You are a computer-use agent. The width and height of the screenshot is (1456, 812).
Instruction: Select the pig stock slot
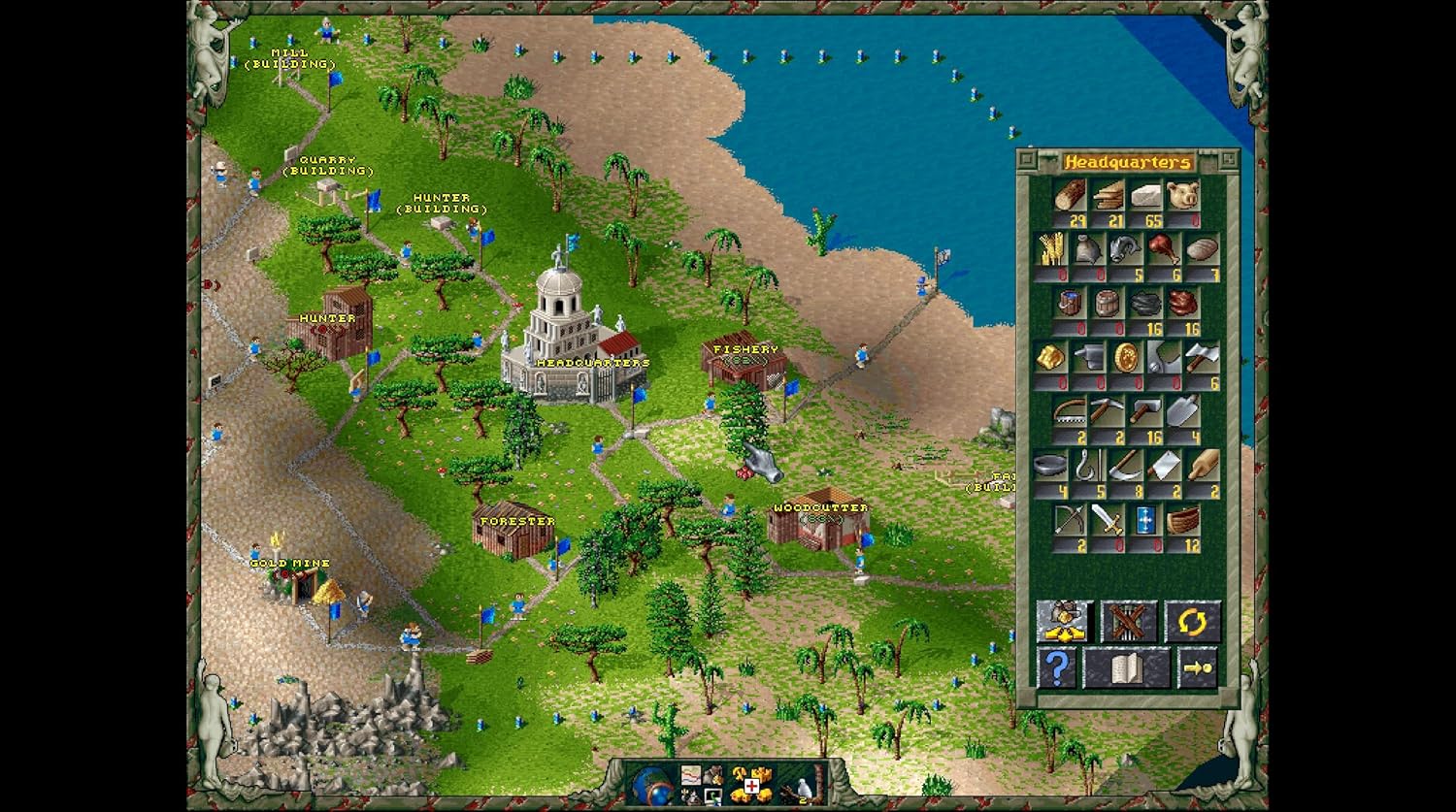(1183, 196)
